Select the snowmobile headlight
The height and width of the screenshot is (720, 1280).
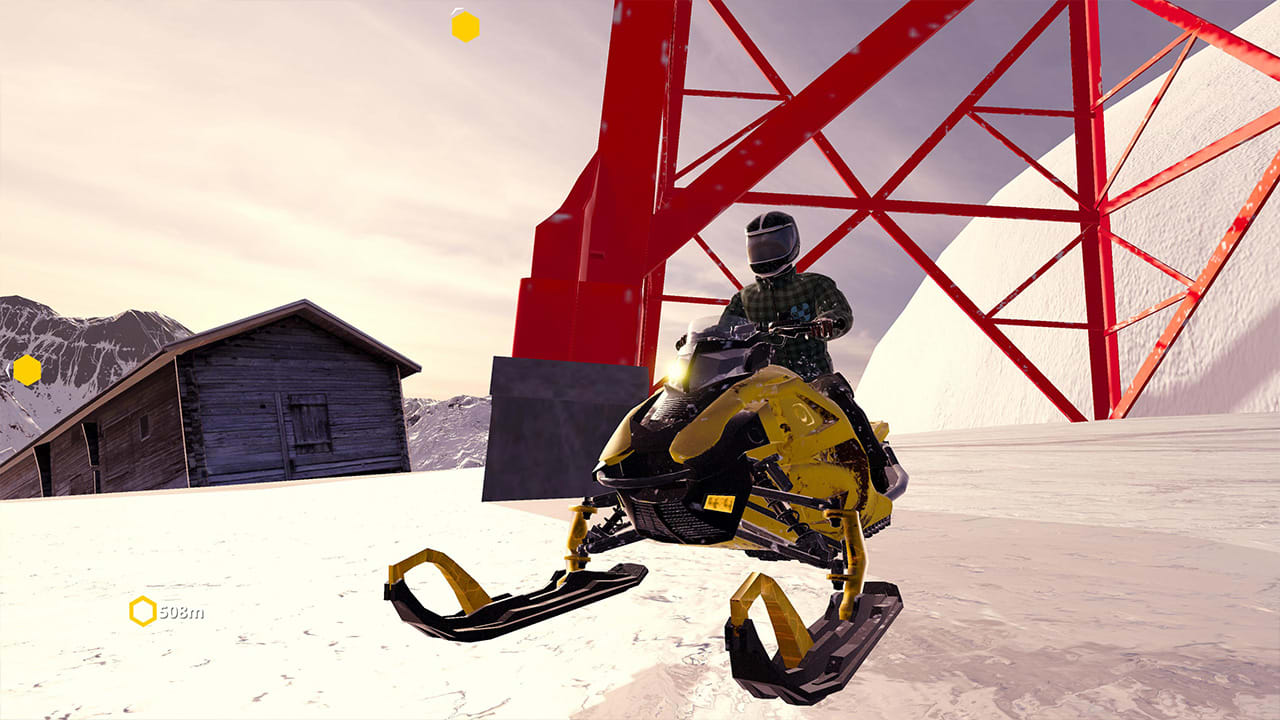coord(676,371)
